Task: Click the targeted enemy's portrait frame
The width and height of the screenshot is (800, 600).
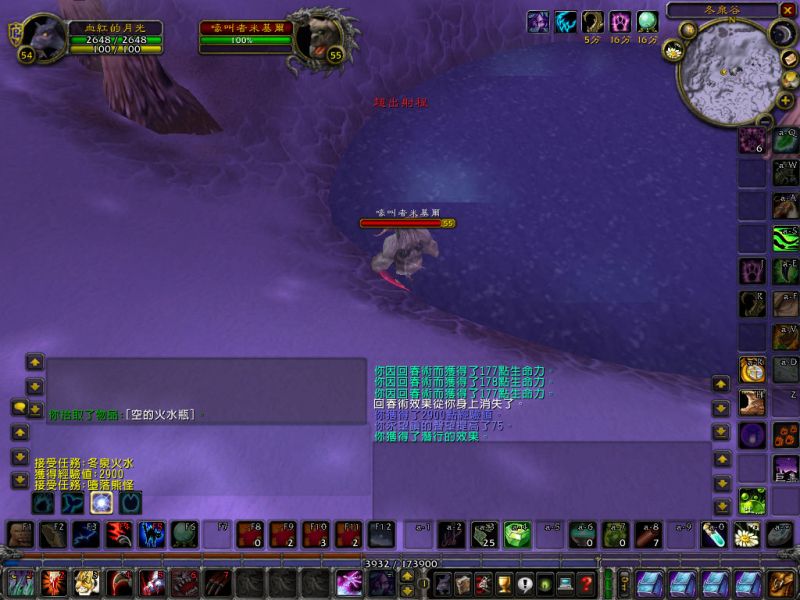Action: (x=320, y=36)
